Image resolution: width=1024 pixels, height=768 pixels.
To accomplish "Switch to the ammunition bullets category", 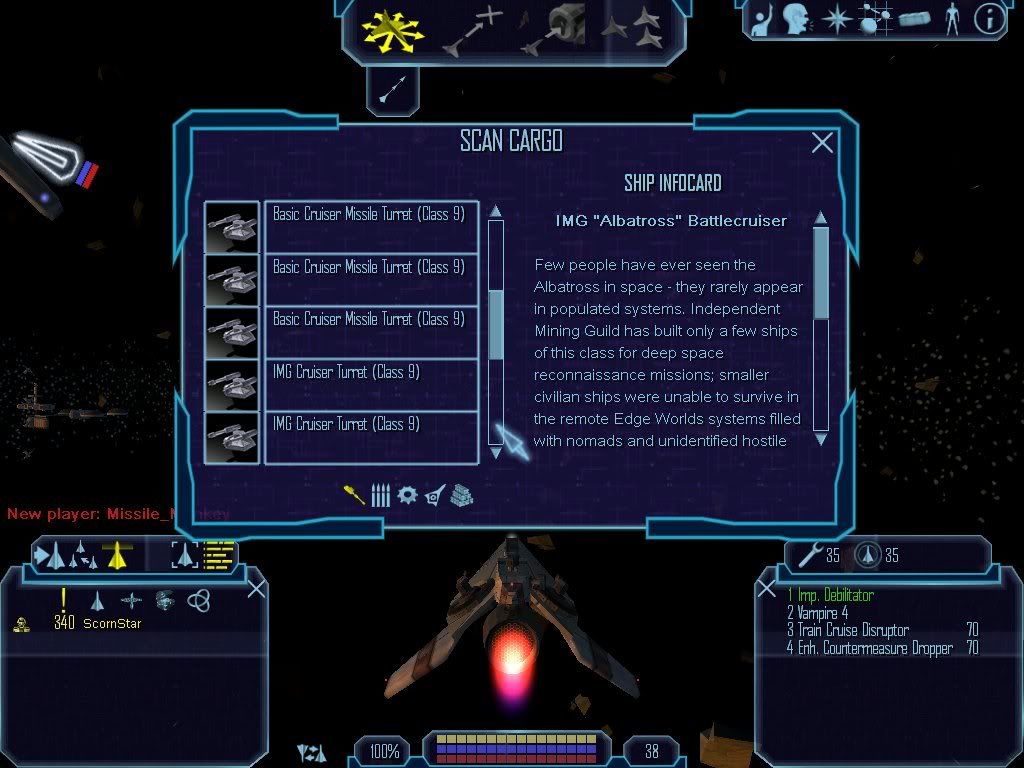I will pos(381,495).
